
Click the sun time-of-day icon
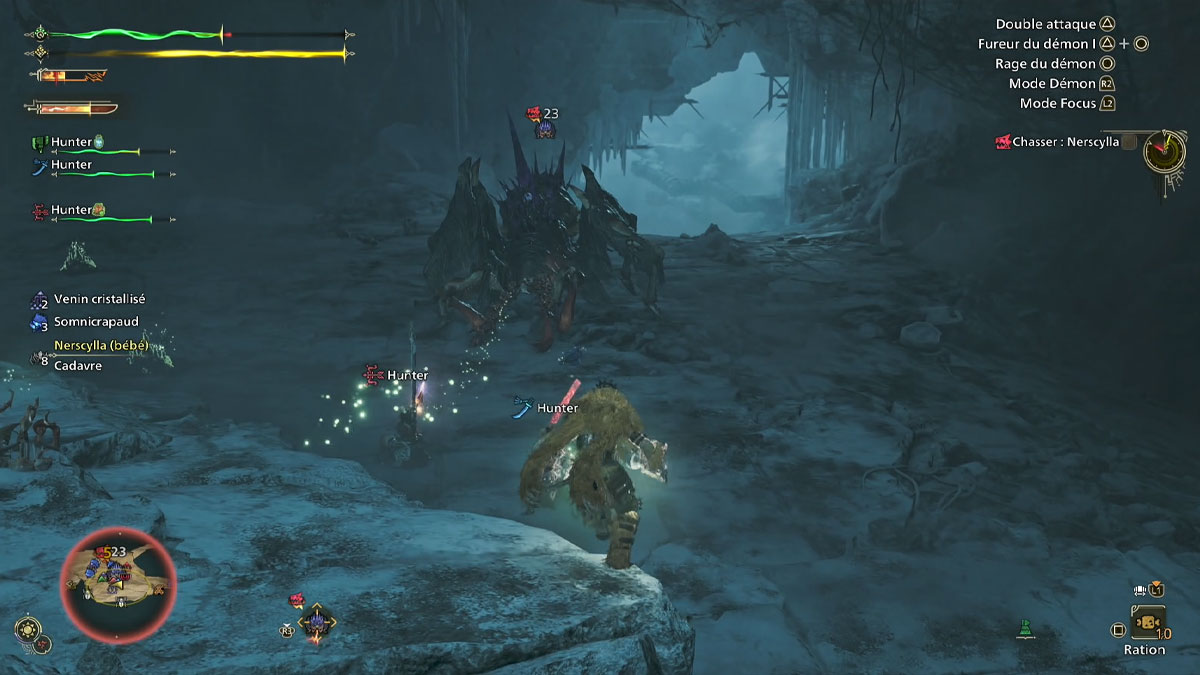(x=27, y=630)
